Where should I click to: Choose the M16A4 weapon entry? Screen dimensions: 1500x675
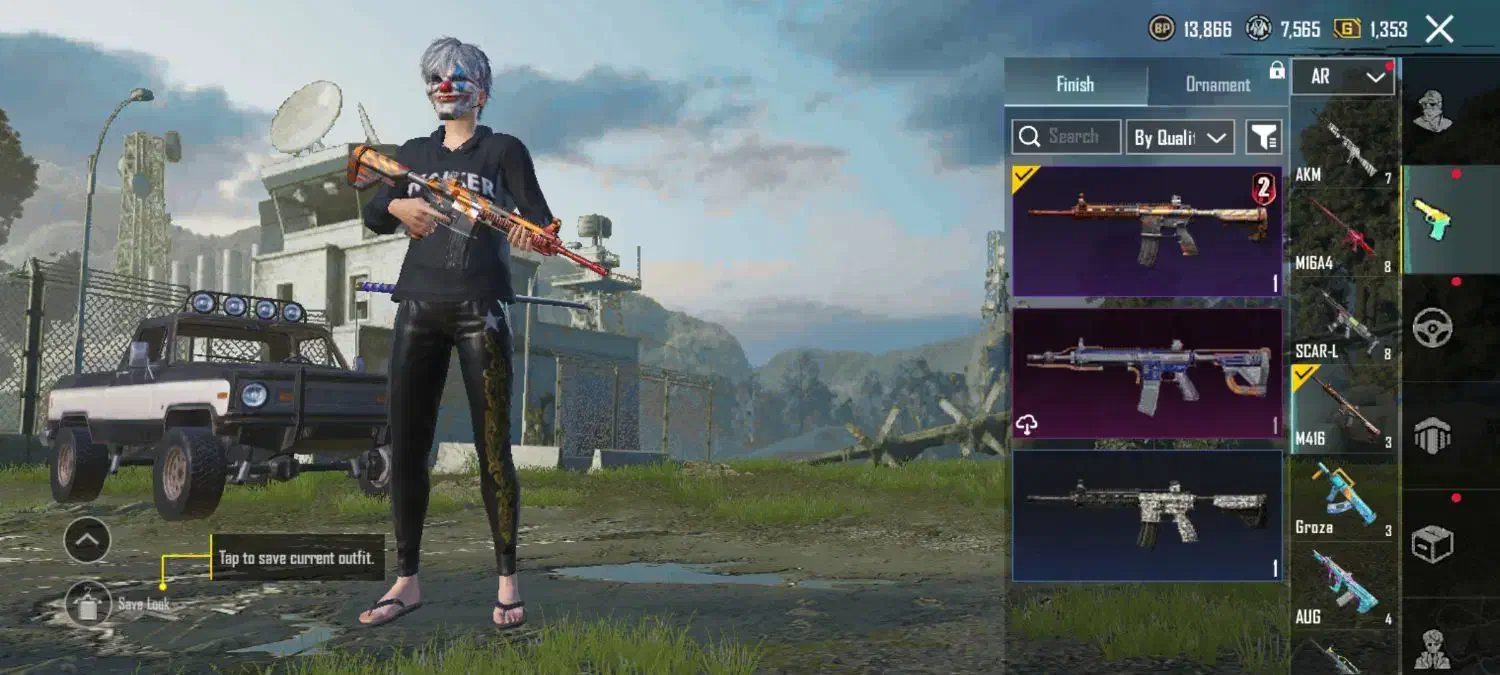coord(1344,234)
